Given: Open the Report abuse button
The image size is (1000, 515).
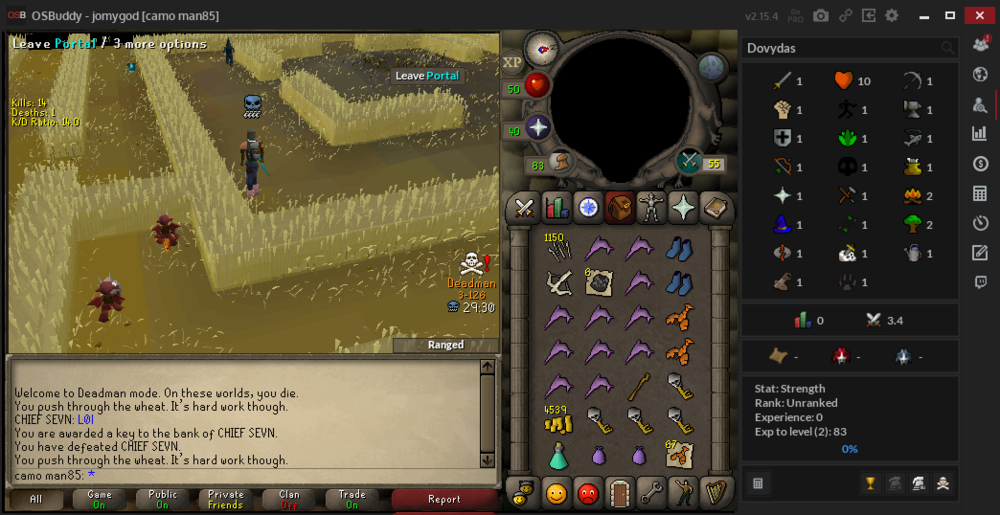Looking at the screenshot, I should click(444, 499).
